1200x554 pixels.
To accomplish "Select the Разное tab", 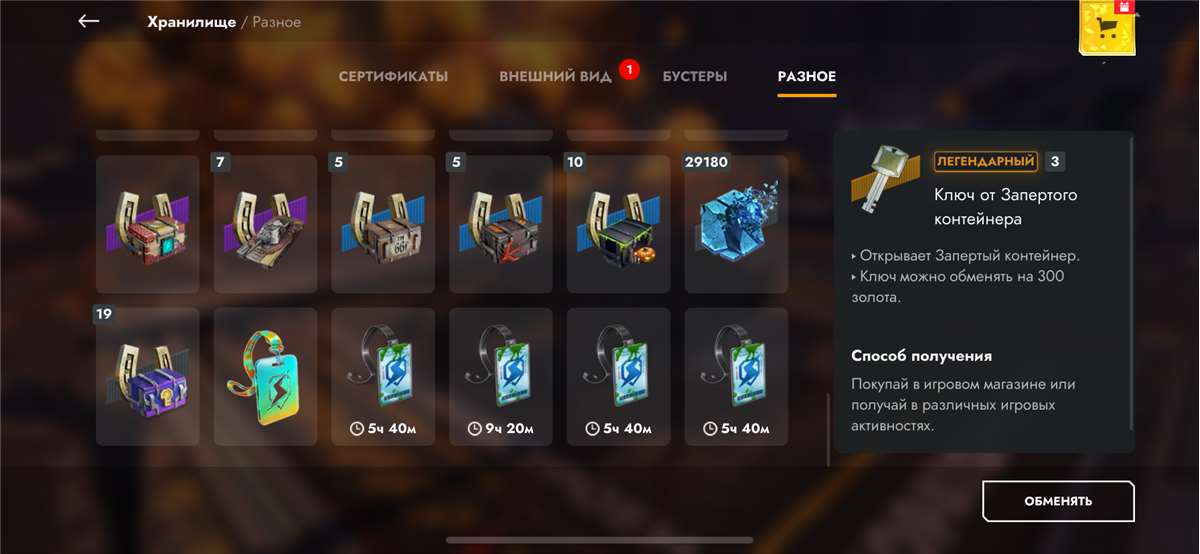I will click(806, 77).
